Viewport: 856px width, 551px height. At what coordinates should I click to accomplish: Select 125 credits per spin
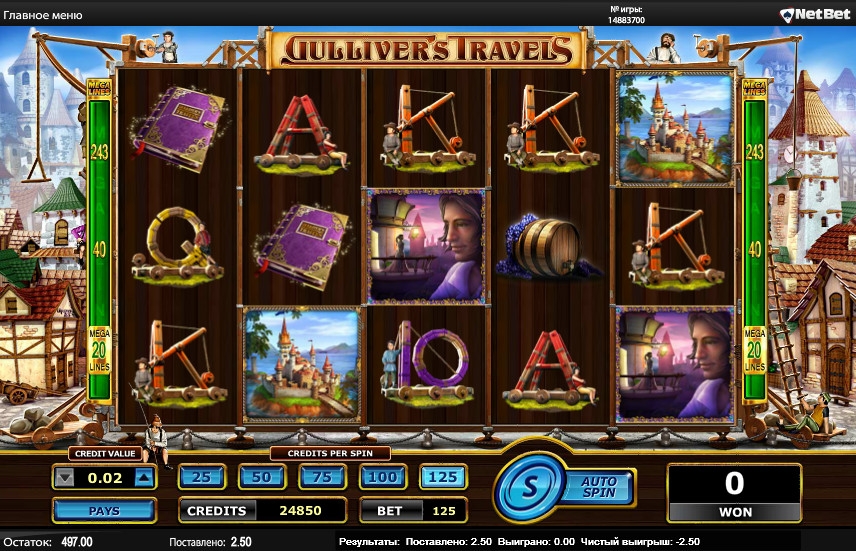442,477
